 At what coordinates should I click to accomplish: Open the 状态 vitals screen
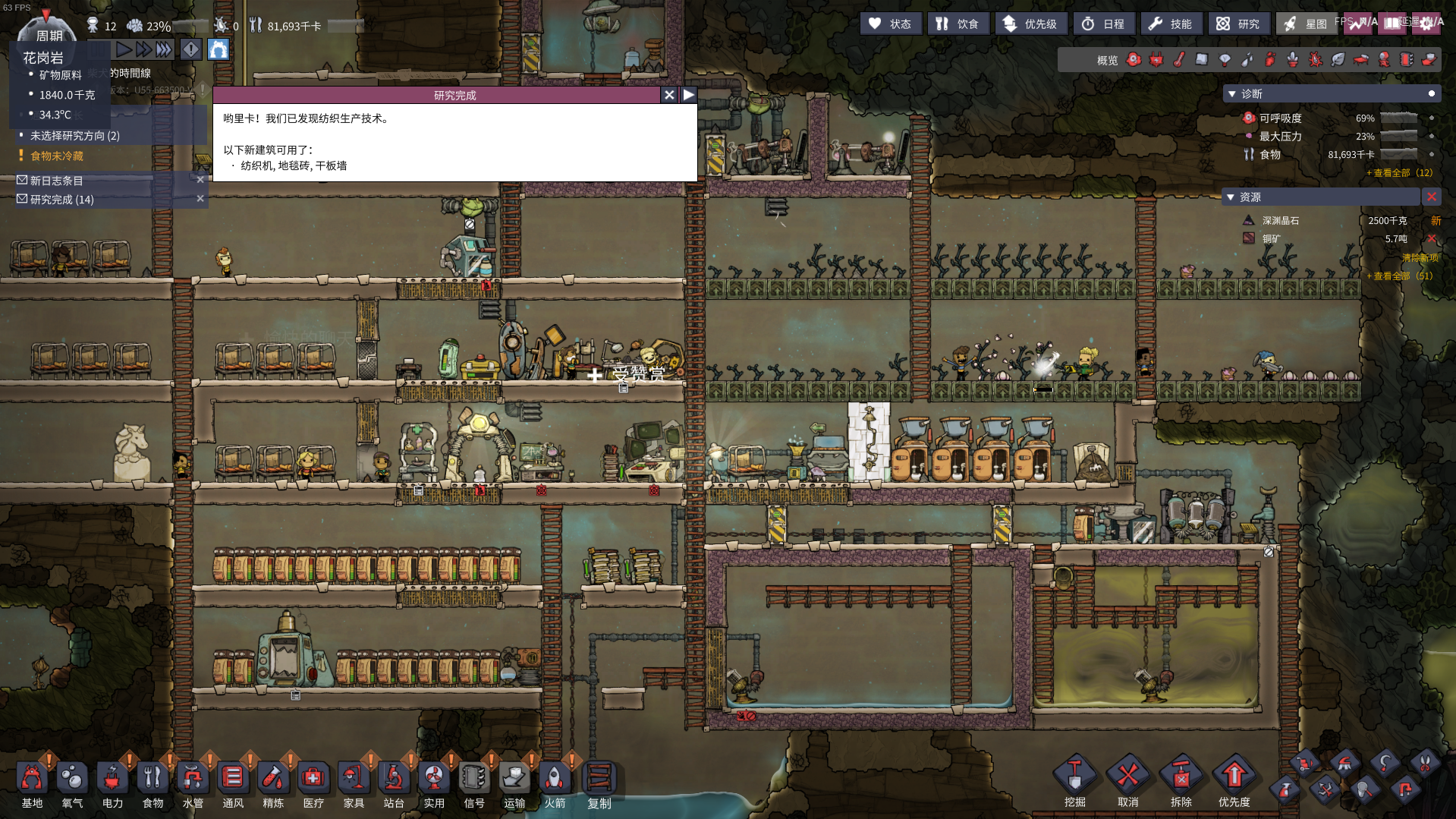pyautogui.click(x=891, y=24)
